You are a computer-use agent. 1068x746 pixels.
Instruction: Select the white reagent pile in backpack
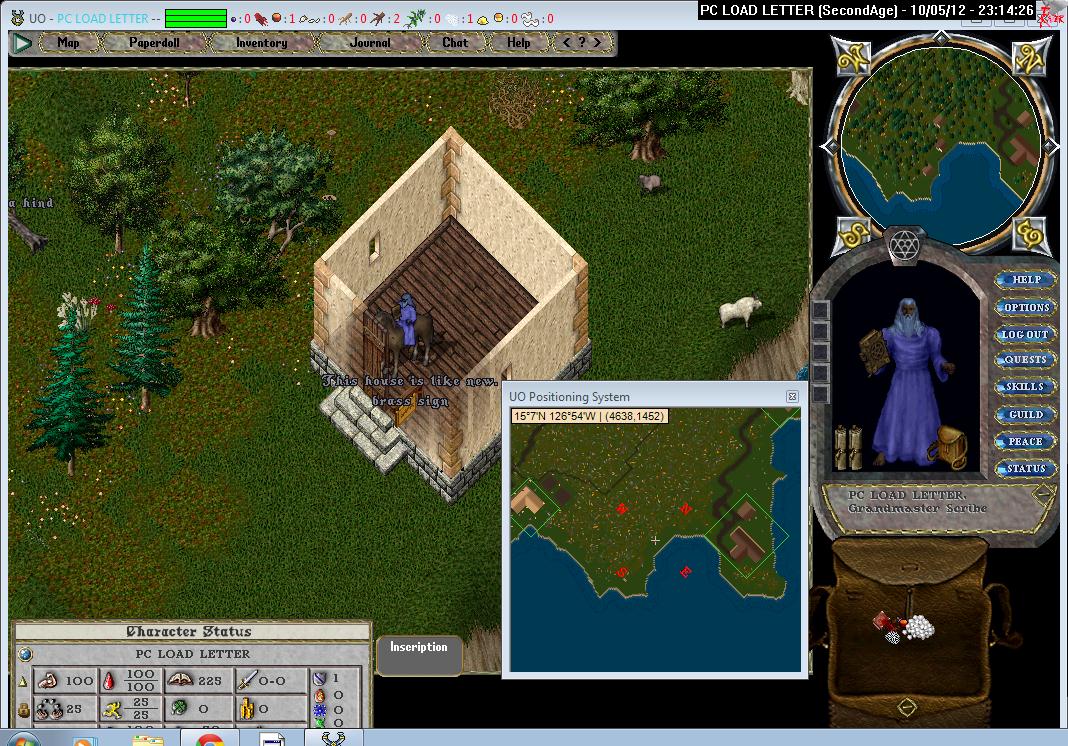click(917, 627)
